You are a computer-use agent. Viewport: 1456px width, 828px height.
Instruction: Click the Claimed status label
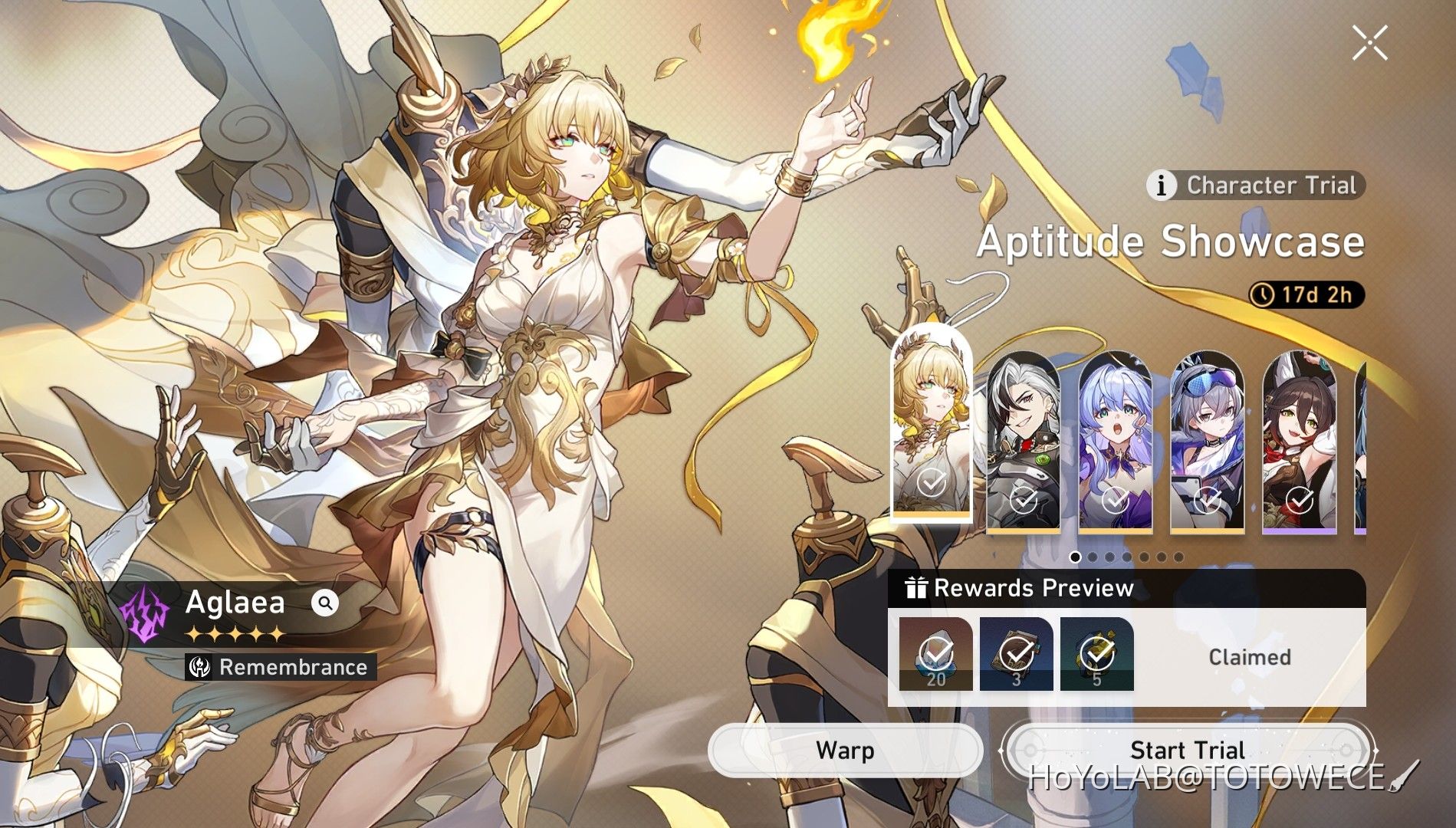[1251, 655]
